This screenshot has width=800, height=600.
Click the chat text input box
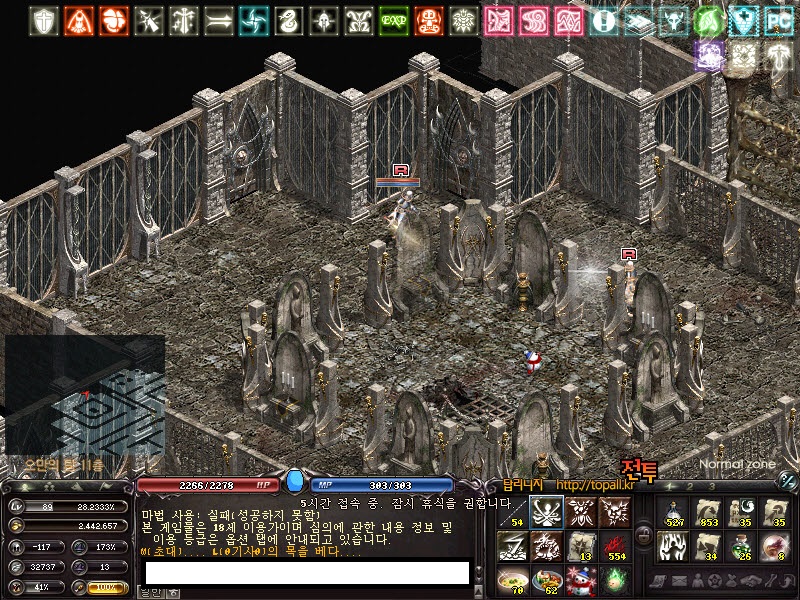(307, 572)
